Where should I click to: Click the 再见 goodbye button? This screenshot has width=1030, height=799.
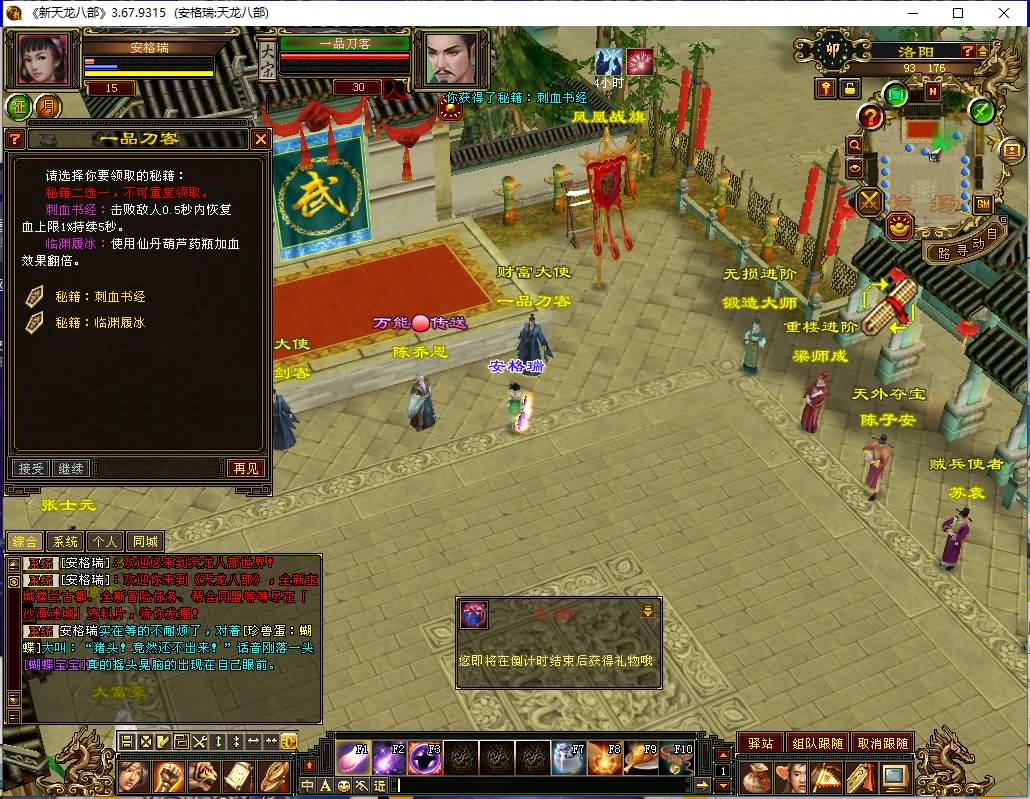click(245, 468)
